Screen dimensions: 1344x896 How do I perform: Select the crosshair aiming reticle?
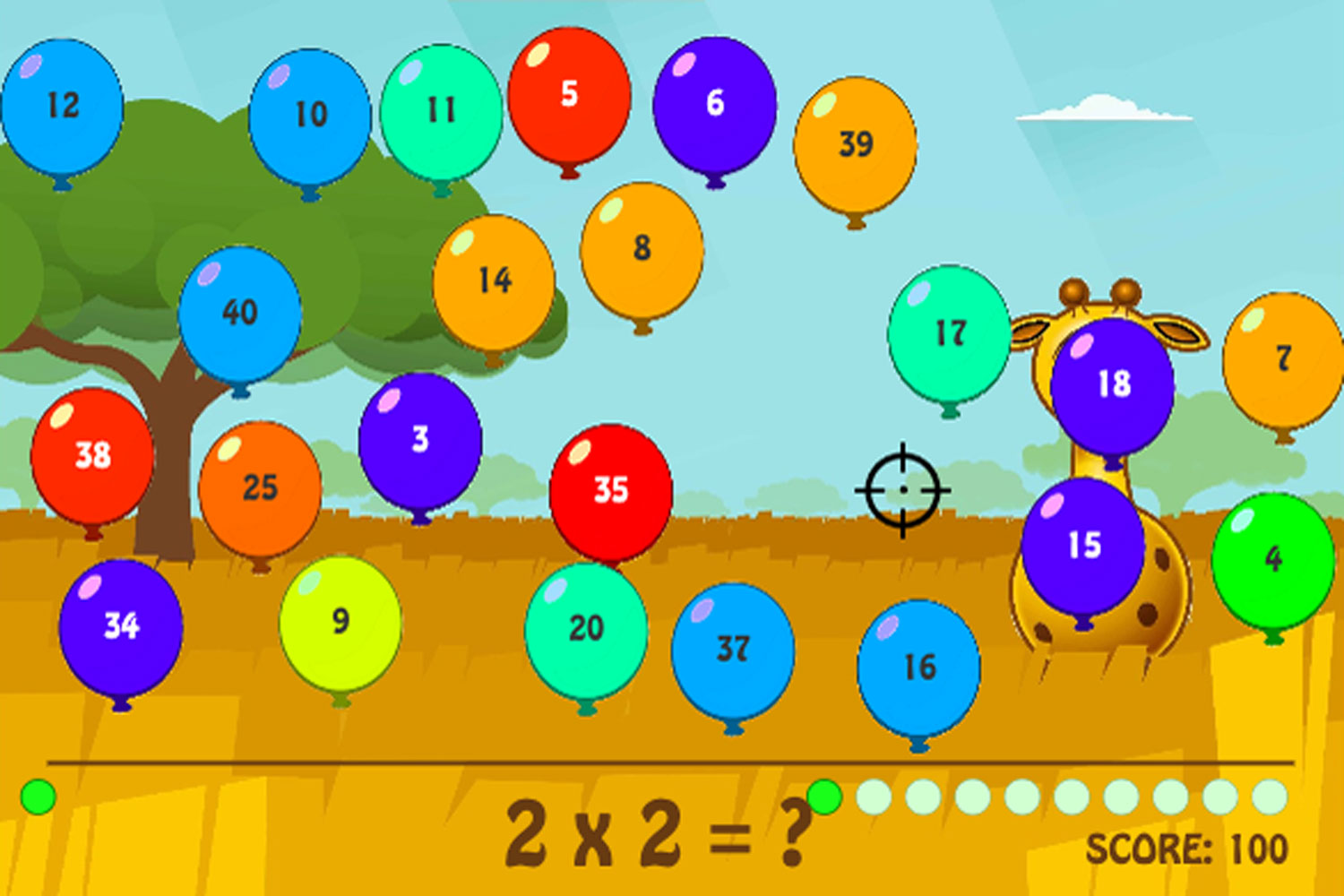[x=902, y=490]
